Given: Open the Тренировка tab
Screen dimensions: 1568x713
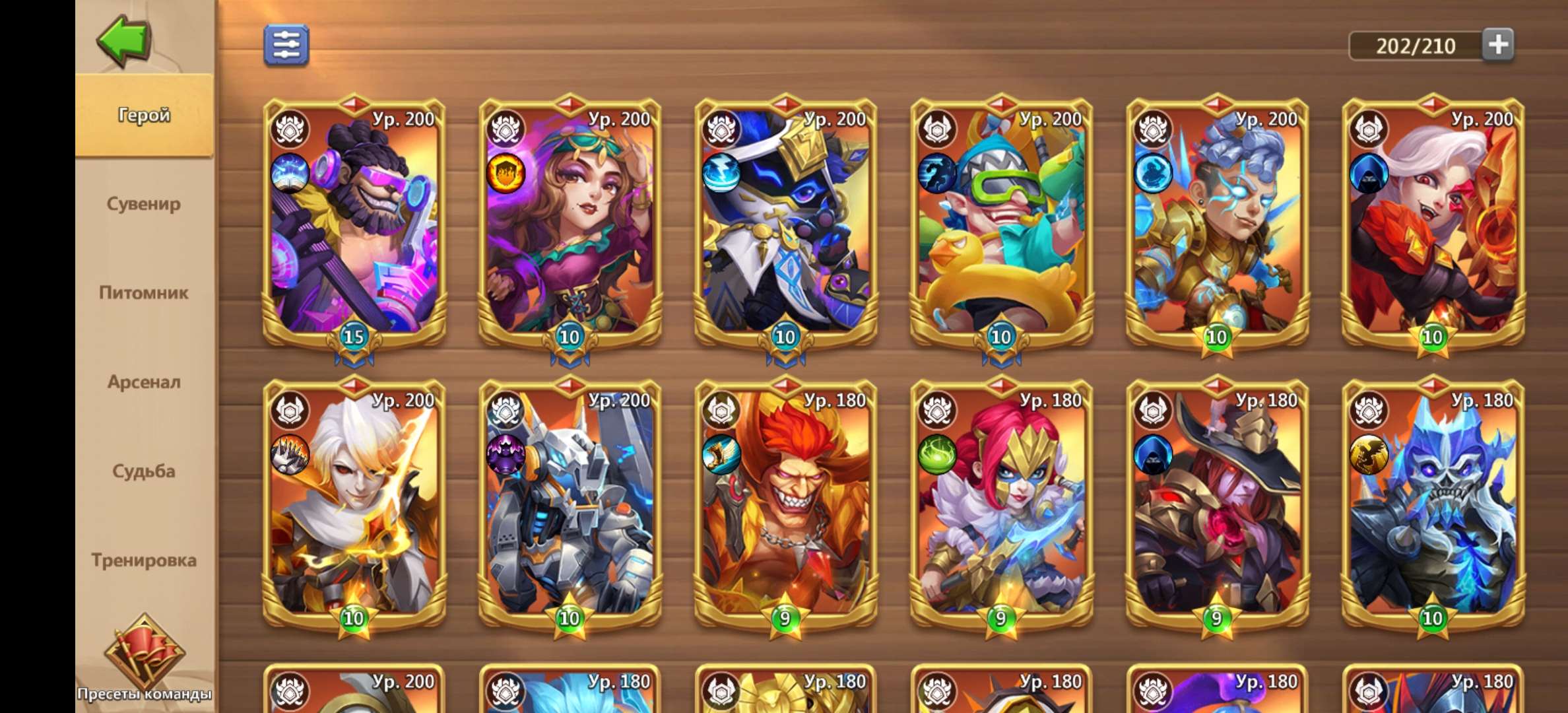Looking at the screenshot, I should (145, 559).
